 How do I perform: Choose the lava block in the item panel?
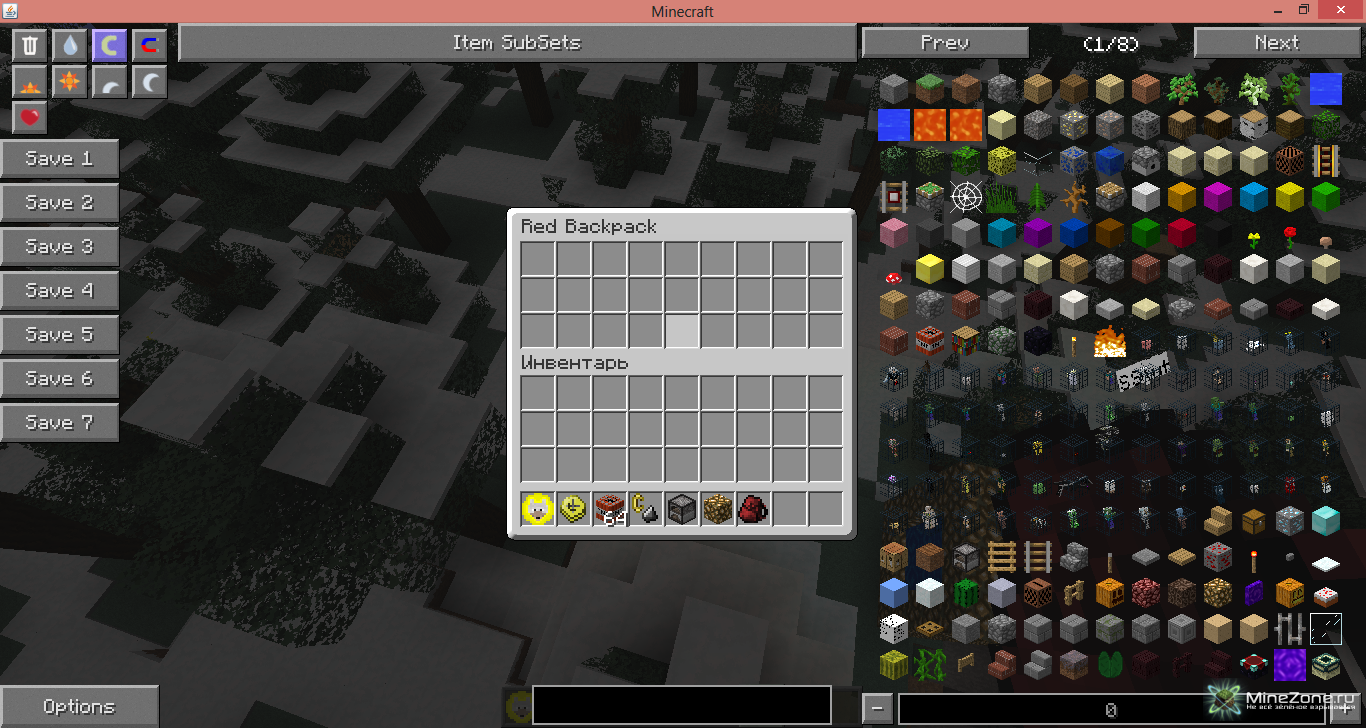point(929,125)
